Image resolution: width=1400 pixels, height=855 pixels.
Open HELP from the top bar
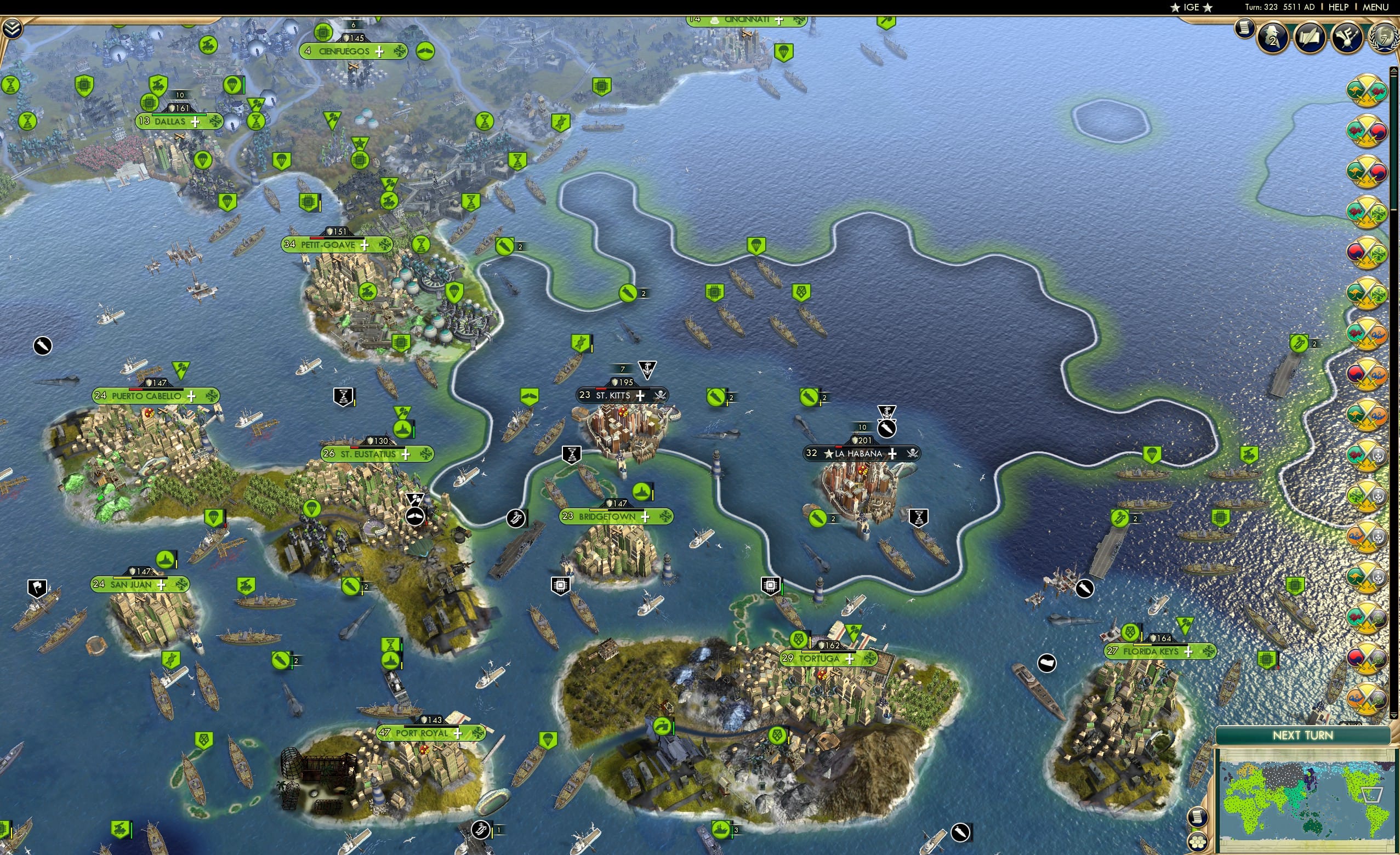[x=1339, y=7]
